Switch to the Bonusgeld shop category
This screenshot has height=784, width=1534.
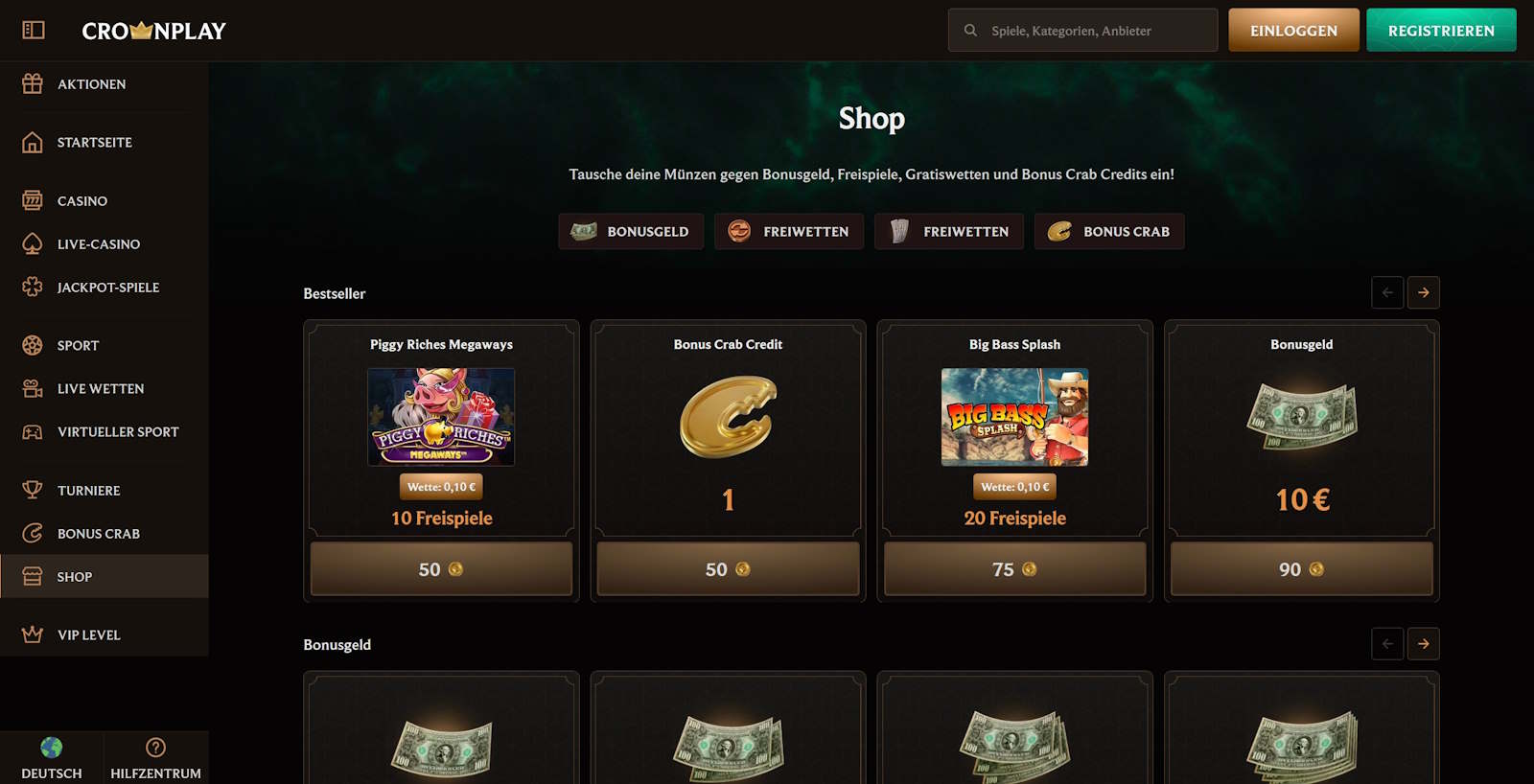point(631,232)
